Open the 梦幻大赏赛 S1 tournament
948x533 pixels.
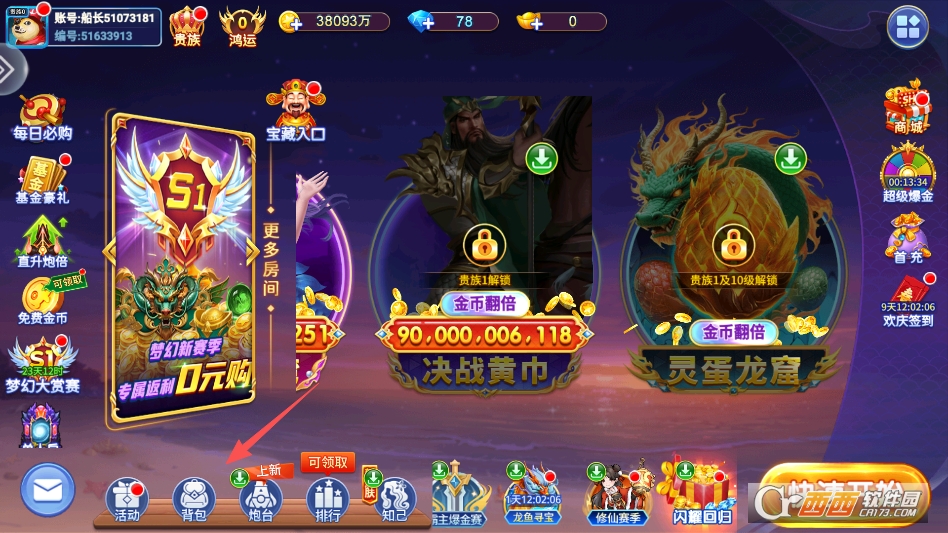coord(42,362)
